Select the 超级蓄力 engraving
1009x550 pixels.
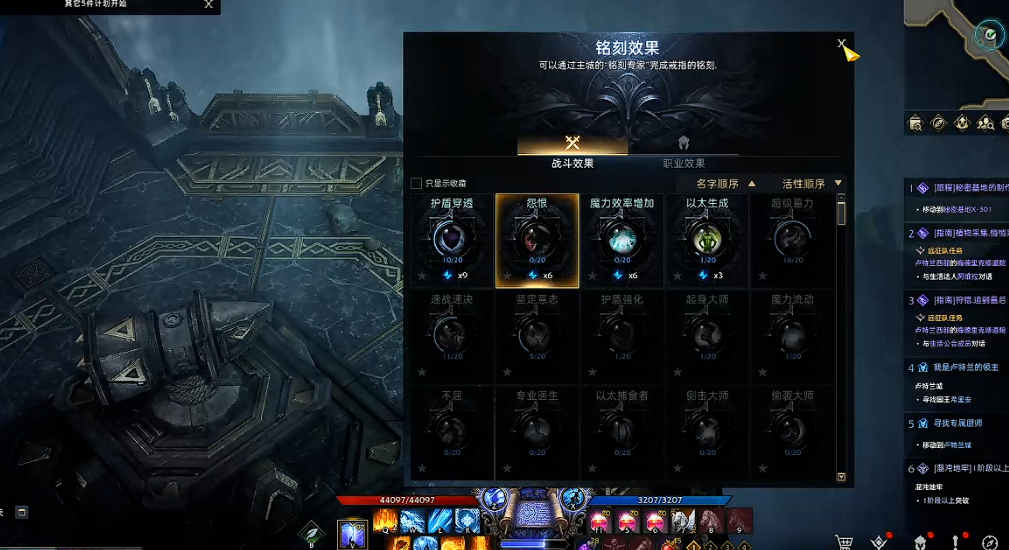792,238
